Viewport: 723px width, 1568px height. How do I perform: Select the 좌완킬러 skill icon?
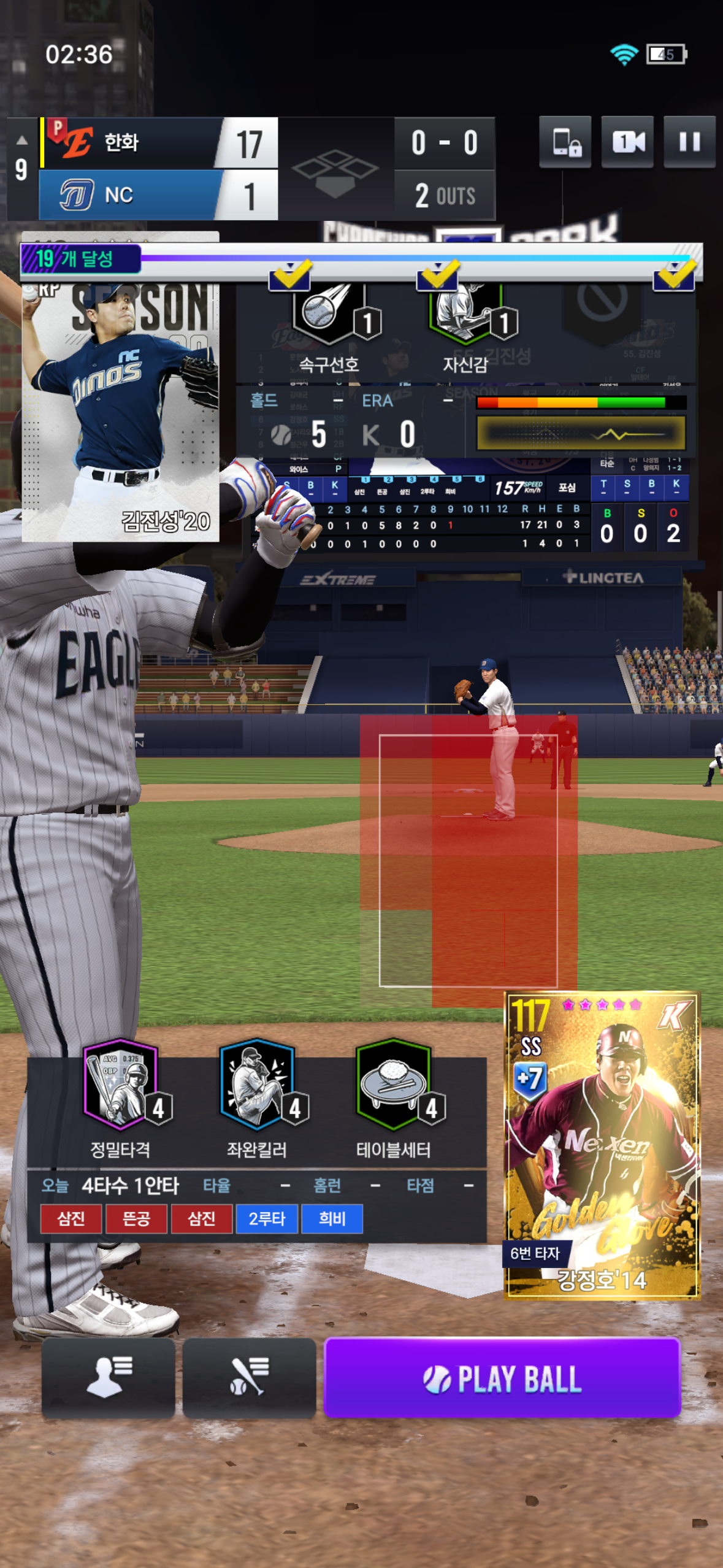point(258,1085)
